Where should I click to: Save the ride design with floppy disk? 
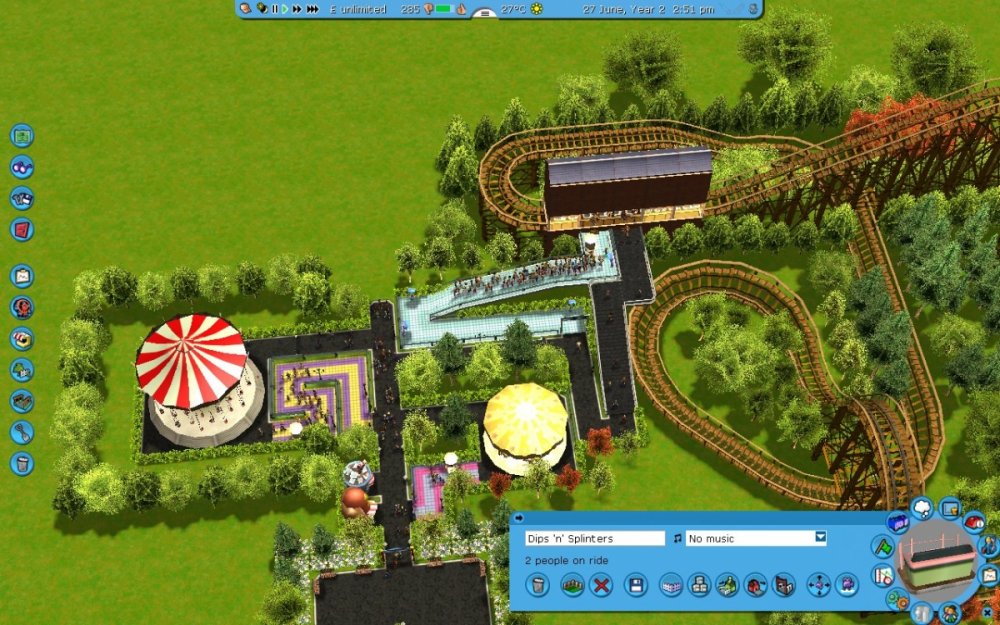coord(634,585)
